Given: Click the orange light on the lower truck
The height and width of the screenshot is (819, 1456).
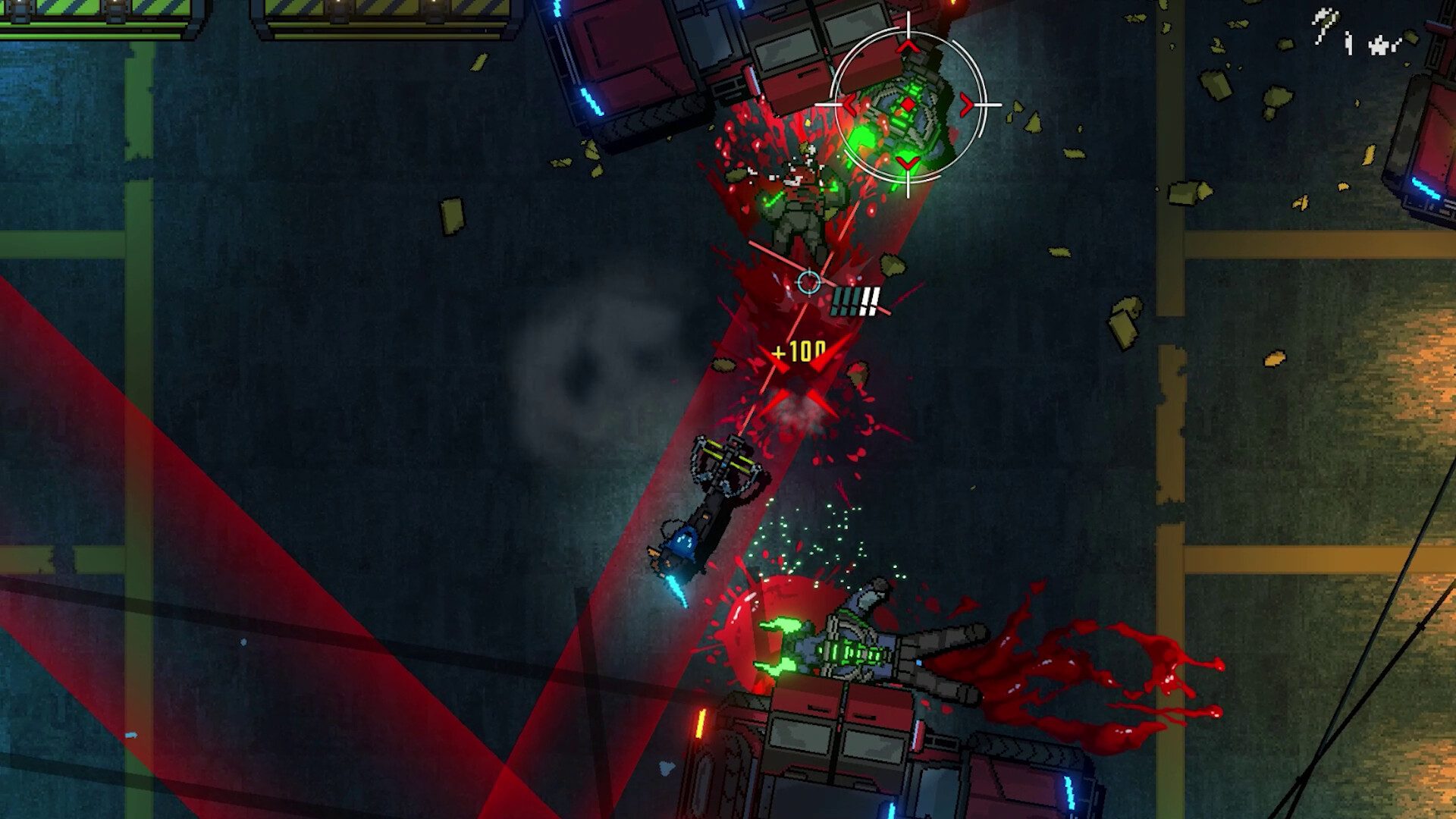Looking at the screenshot, I should [701, 724].
